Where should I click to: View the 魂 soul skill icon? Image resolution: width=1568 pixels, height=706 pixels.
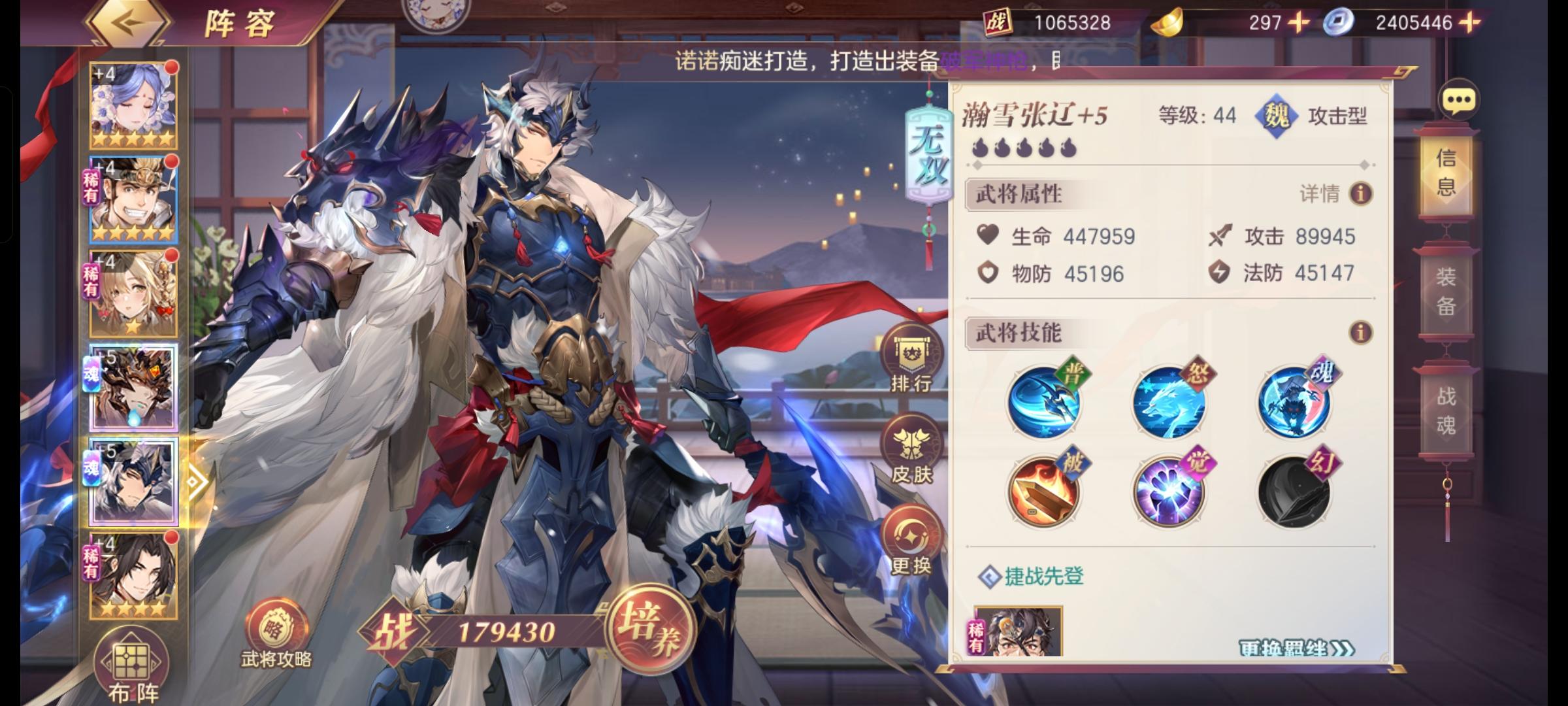tap(1295, 401)
